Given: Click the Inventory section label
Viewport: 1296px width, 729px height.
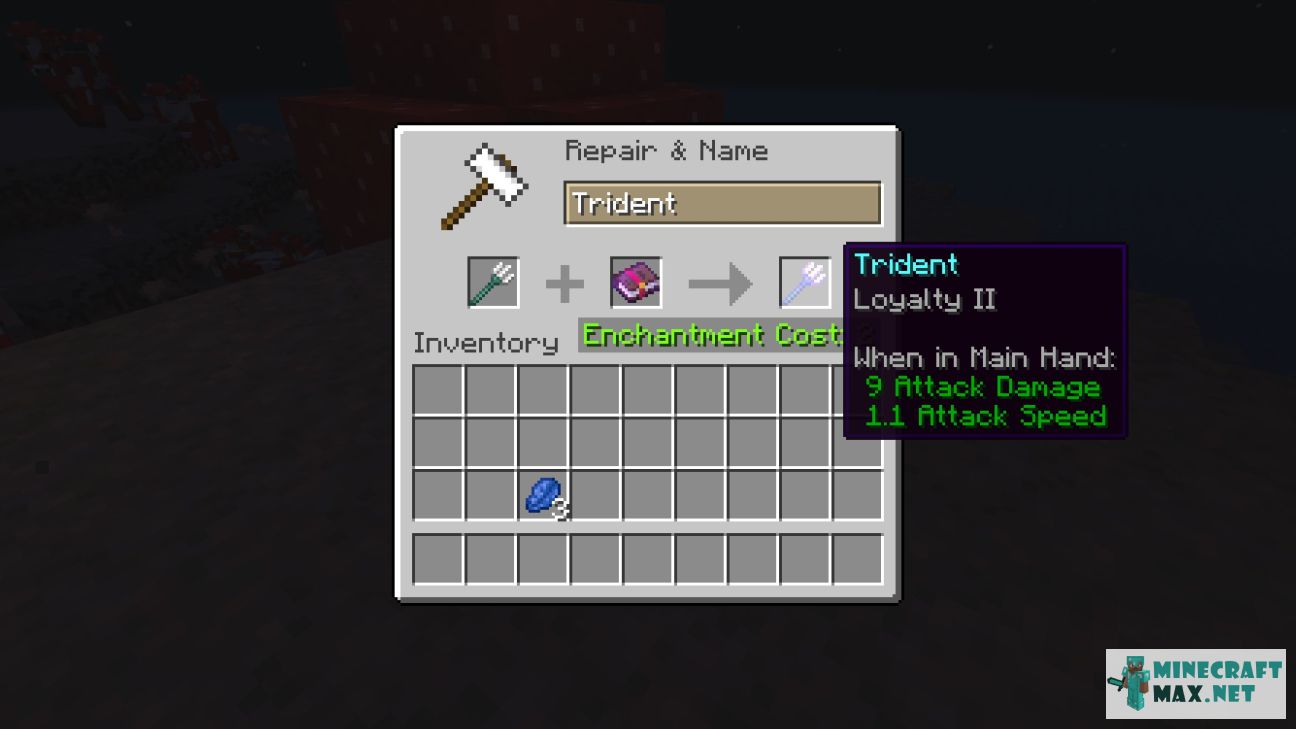Looking at the screenshot, I should tap(486, 343).
